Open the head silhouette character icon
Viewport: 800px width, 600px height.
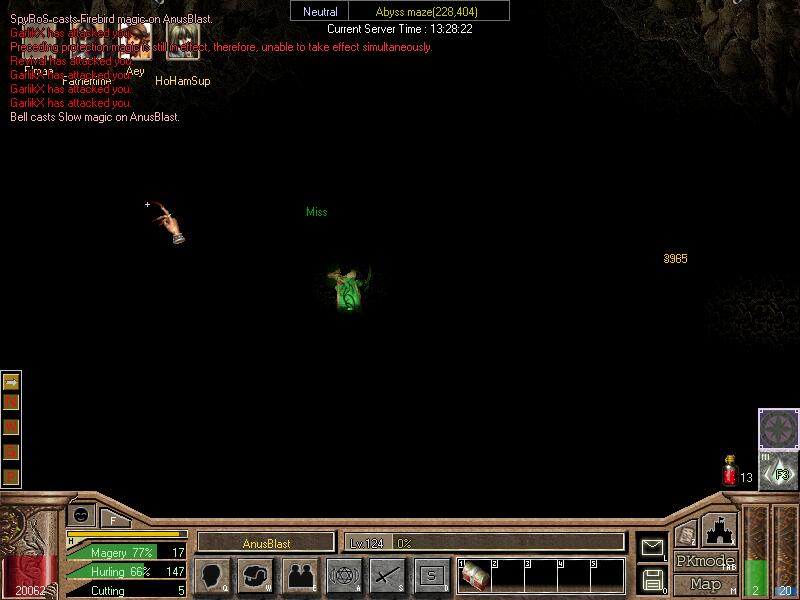click(211, 576)
